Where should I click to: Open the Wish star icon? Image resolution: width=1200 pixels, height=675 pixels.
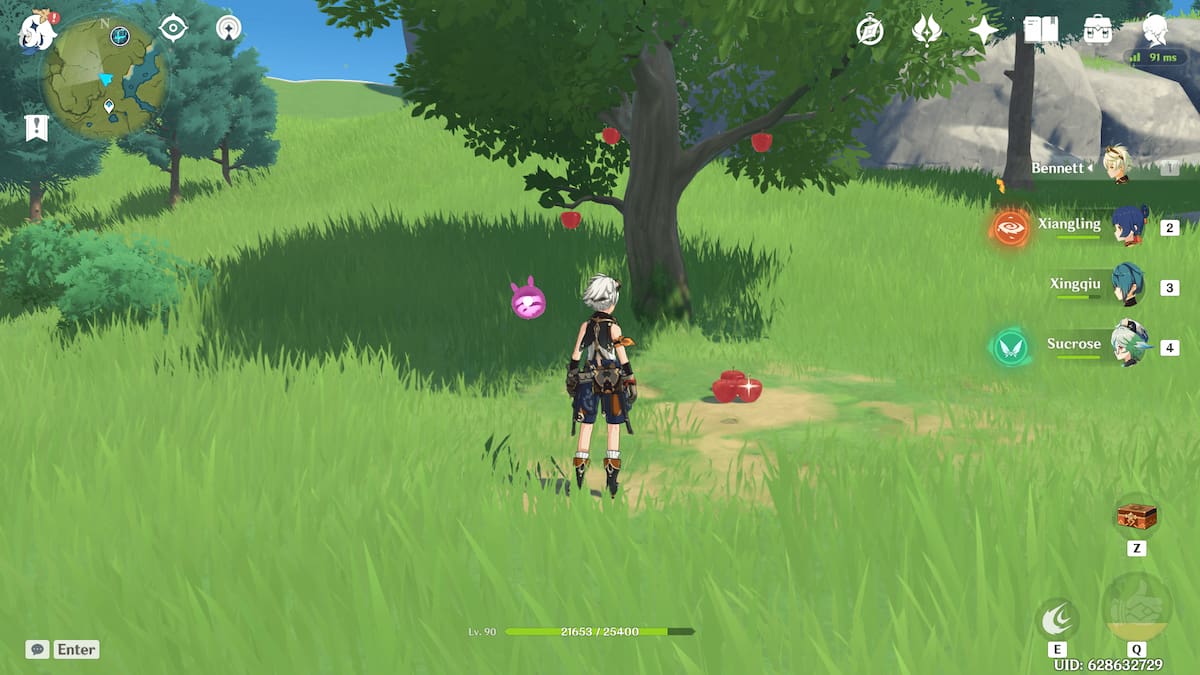[x=983, y=31]
